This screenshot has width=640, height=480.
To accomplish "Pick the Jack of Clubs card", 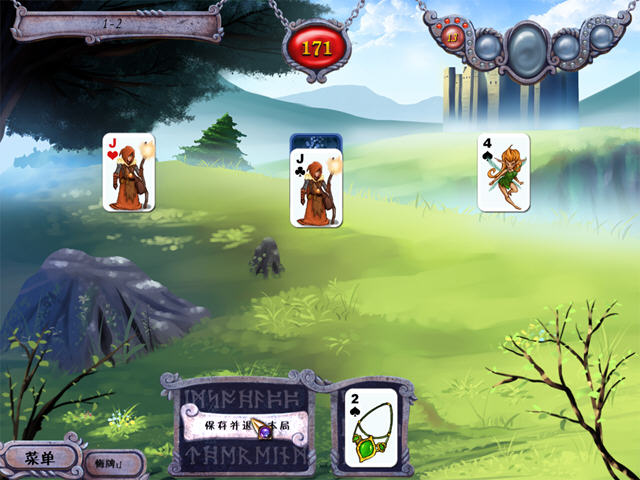I will click(x=316, y=187).
